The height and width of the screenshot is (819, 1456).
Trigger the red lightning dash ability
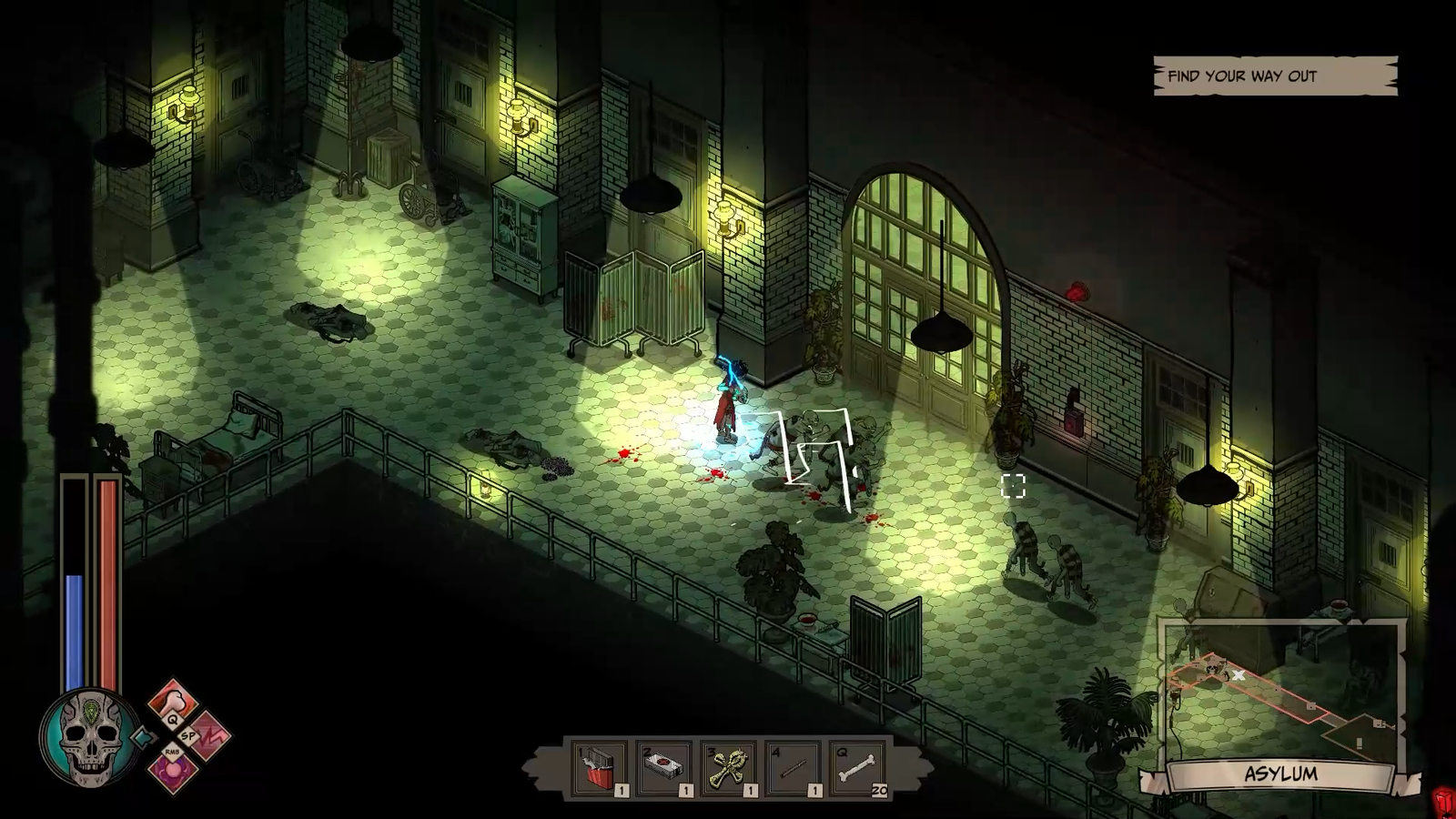coord(208,733)
